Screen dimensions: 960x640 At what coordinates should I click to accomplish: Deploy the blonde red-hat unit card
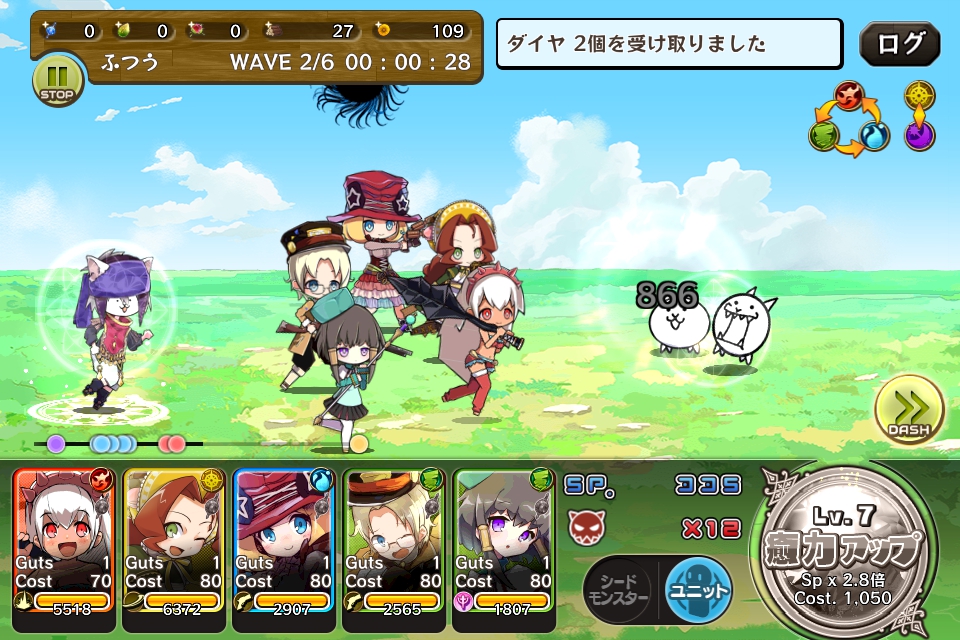coord(284,538)
